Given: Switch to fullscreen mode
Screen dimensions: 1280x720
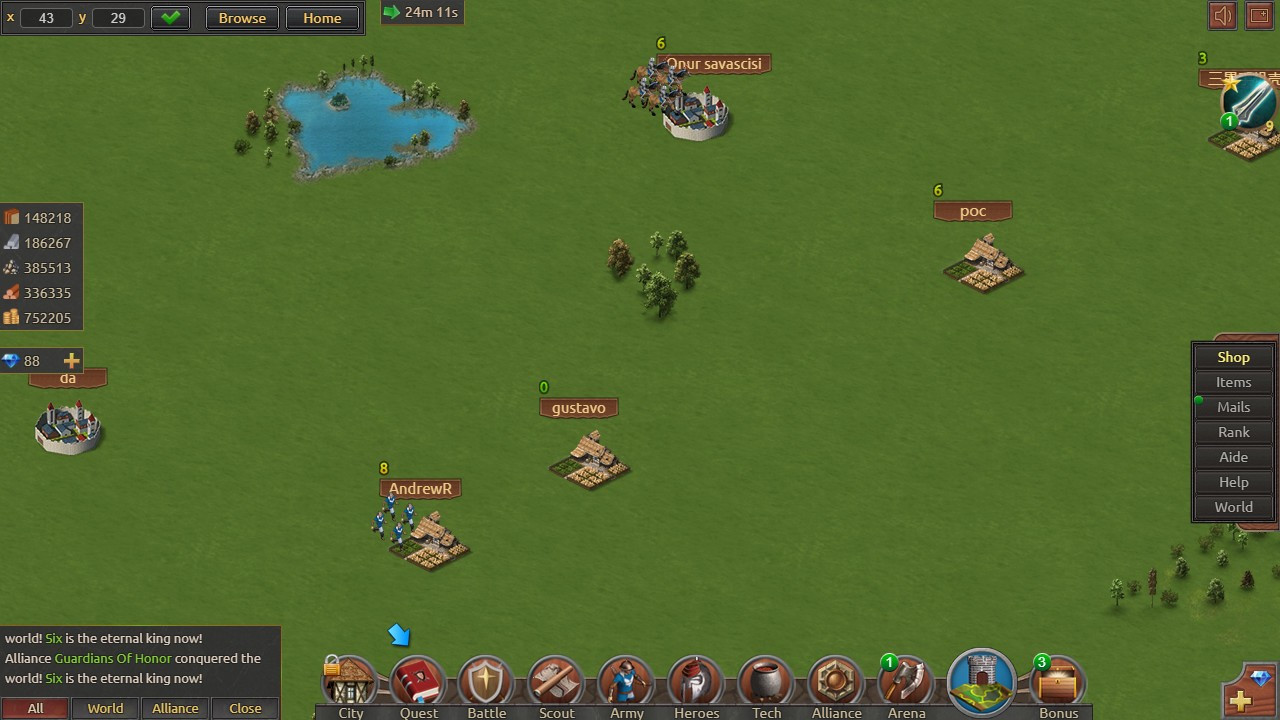Looking at the screenshot, I should tap(1259, 16).
